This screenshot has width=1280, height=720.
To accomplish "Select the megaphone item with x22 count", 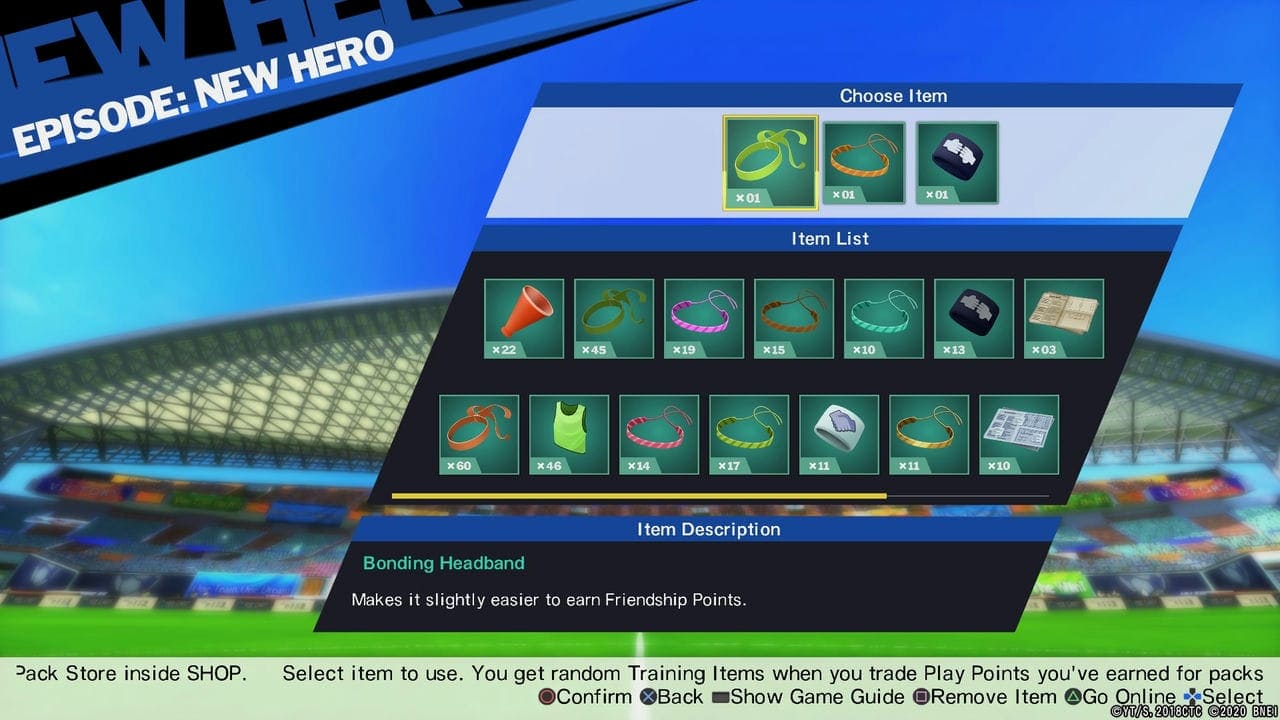I will 524,317.
